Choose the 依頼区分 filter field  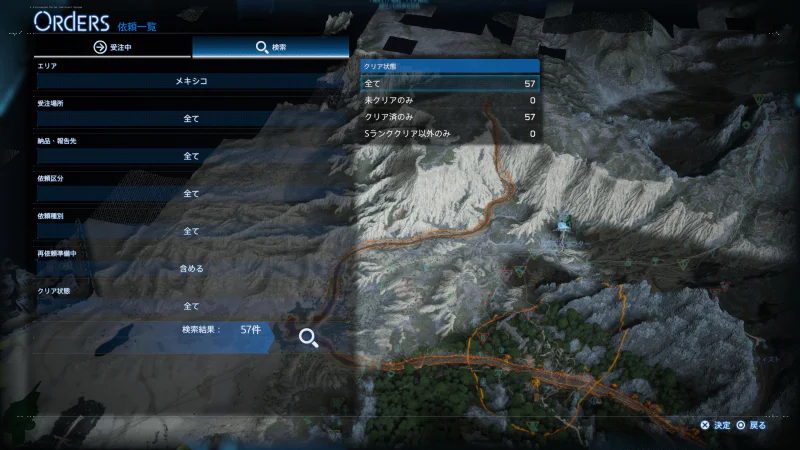[191, 193]
